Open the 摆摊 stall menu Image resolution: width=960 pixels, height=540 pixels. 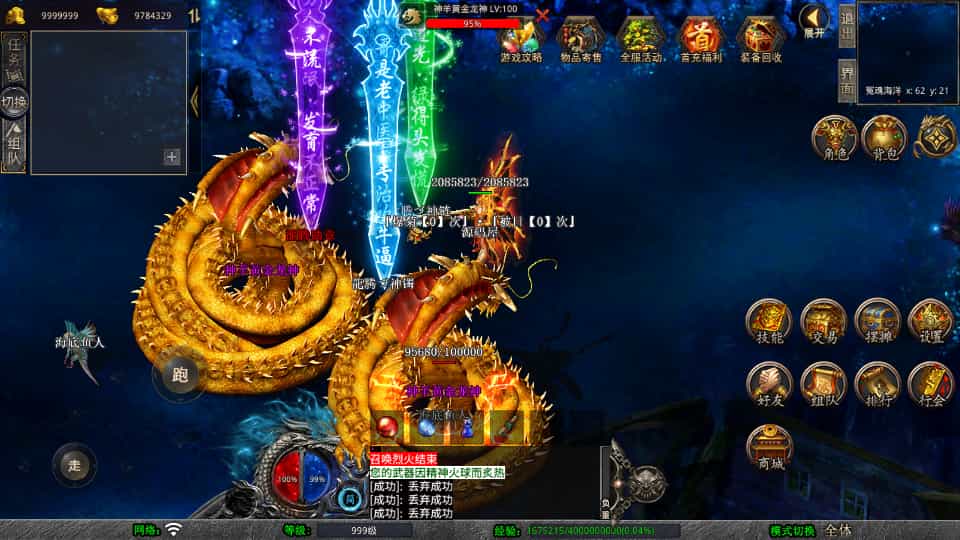point(877,322)
